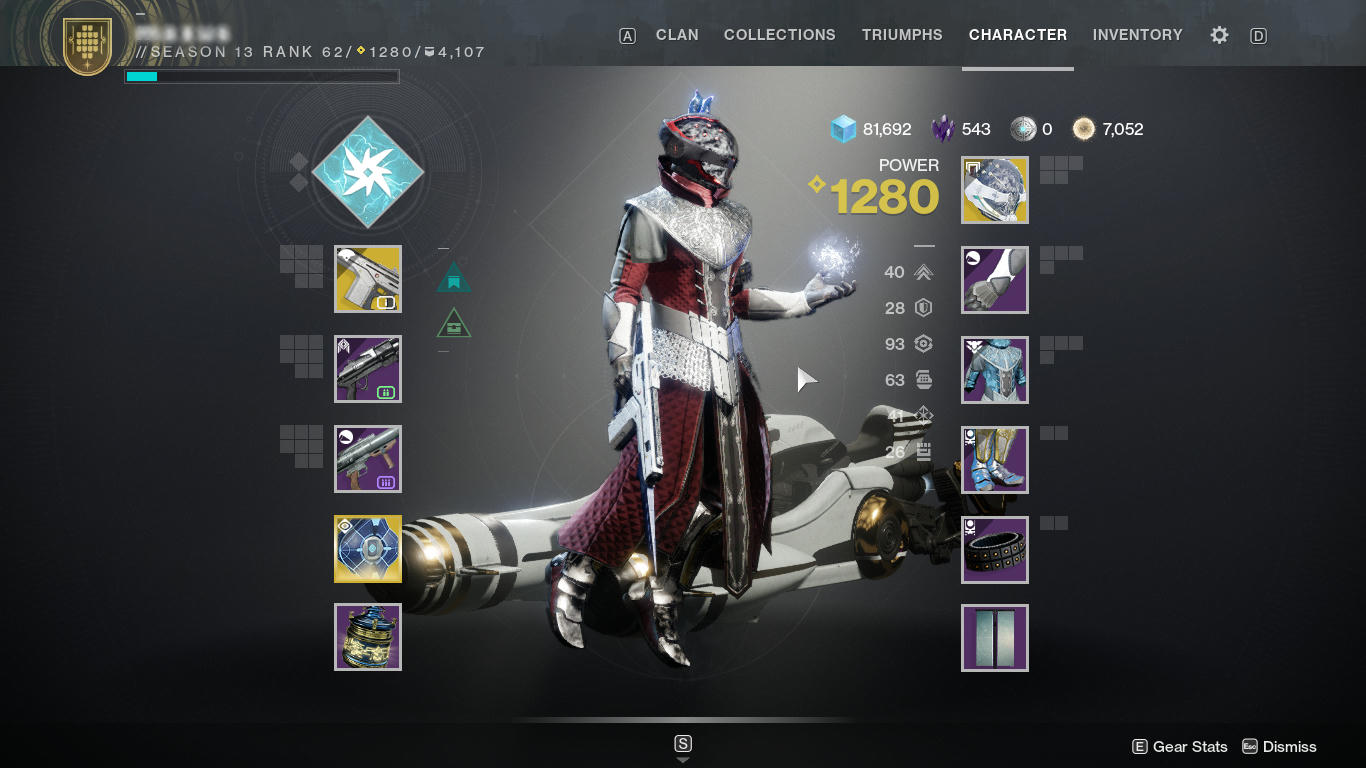This screenshot has width=1366, height=768.
Task: Click the Season 13 Rank progress bar
Action: [262, 75]
